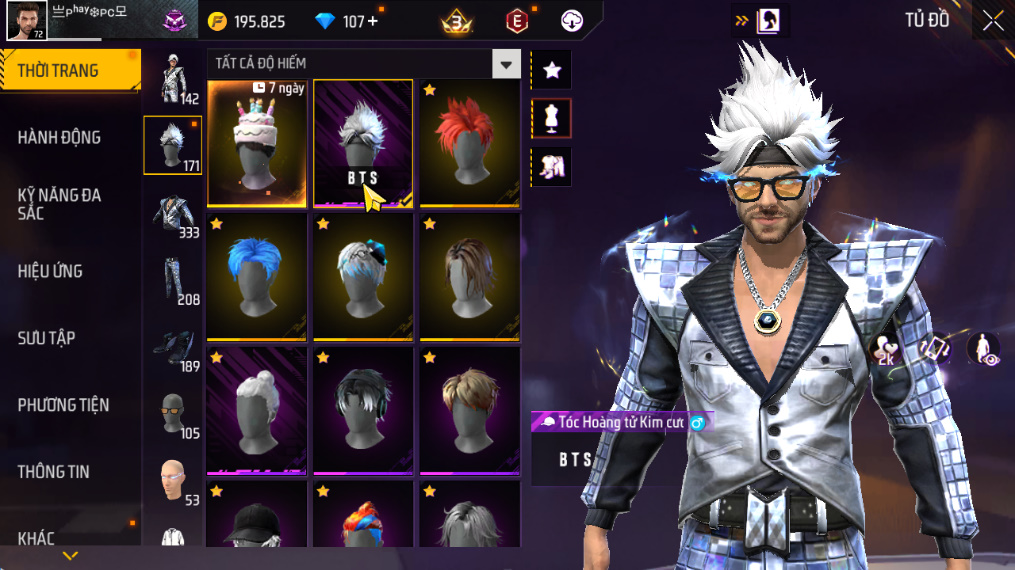Click the gold coin balance 195.825
This screenshot has height=570, width=1015.
click(x=247, y=21)
